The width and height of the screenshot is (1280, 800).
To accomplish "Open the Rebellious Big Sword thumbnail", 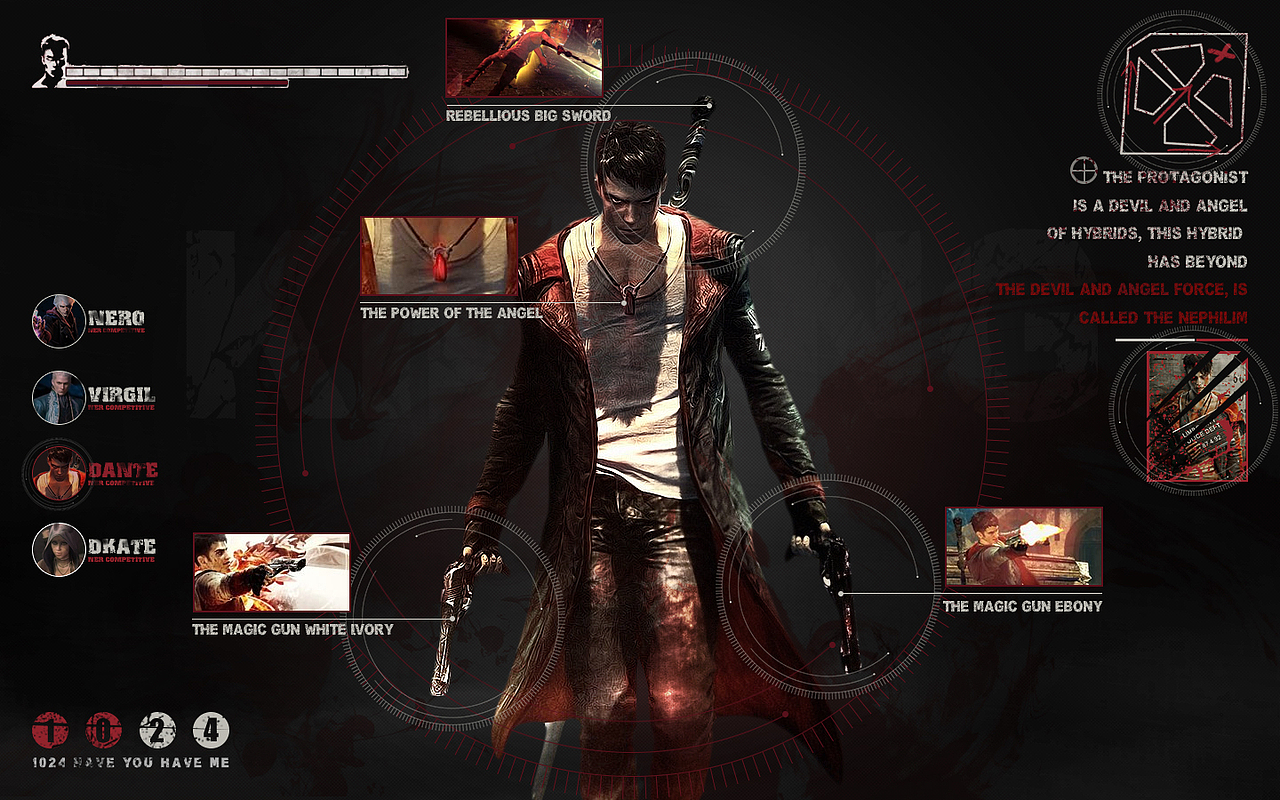I will click(x=524, y=57).
